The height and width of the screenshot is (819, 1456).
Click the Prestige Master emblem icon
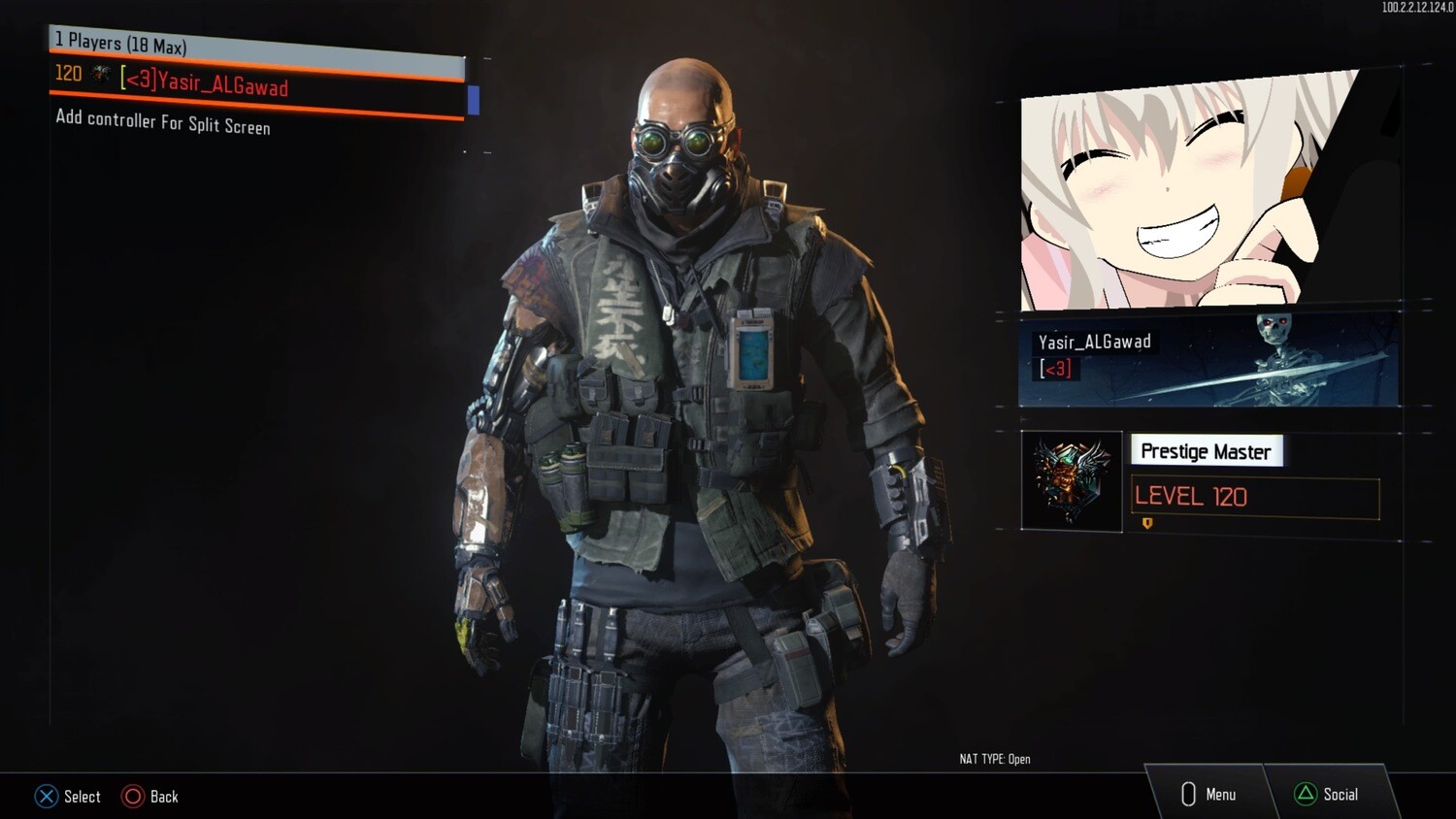tap(1071, 479)
